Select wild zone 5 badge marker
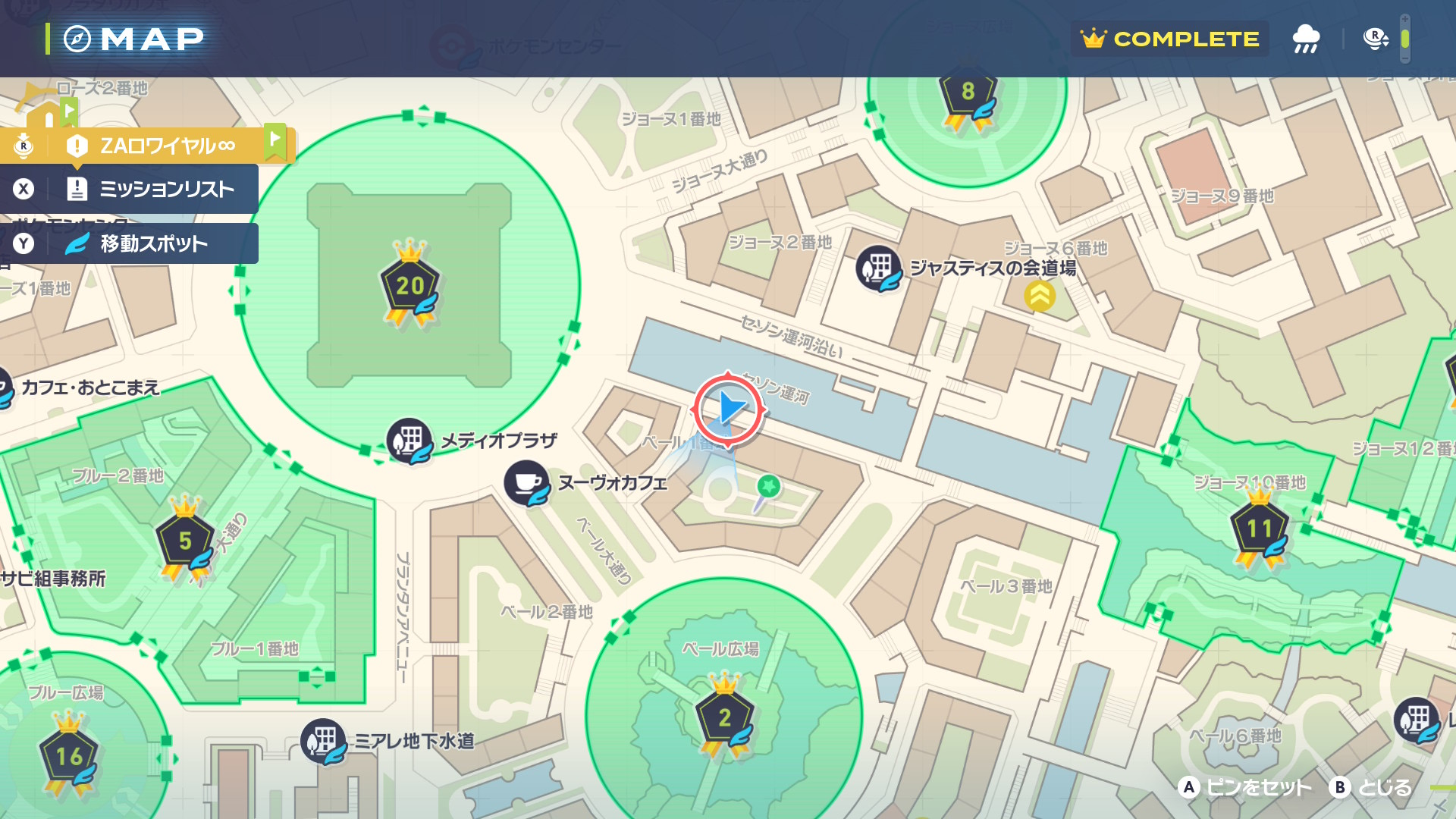 [185, 541]
